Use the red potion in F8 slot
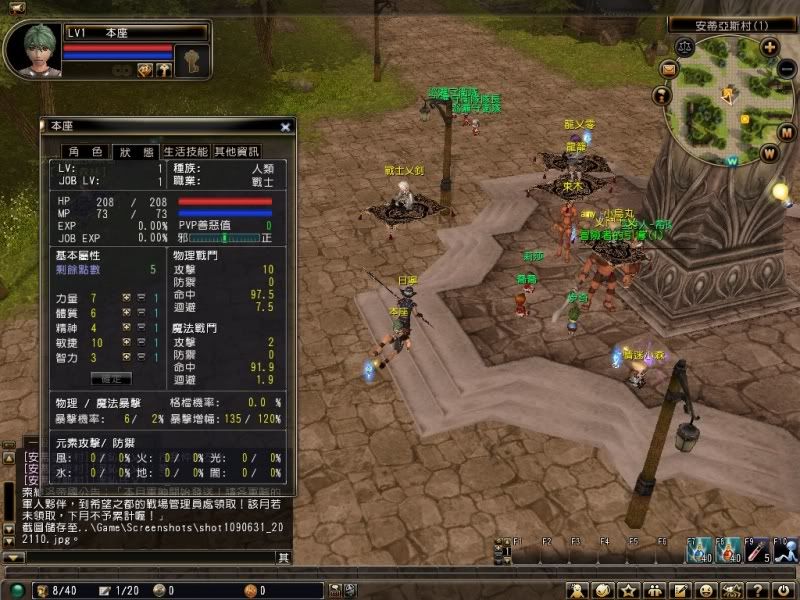This screenshot has height=600, width=800. 727,549
